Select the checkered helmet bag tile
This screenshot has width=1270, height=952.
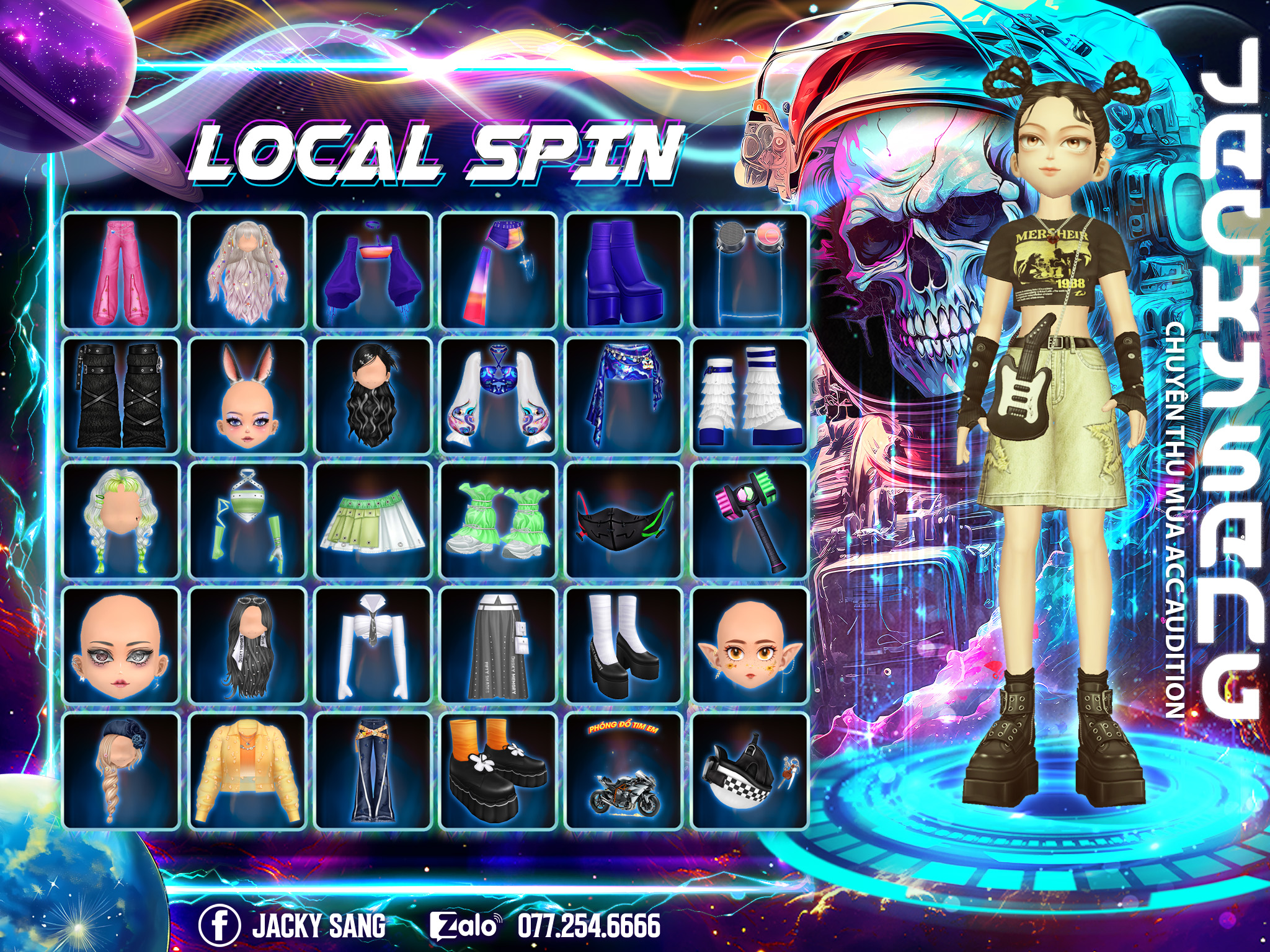[749, 771]
